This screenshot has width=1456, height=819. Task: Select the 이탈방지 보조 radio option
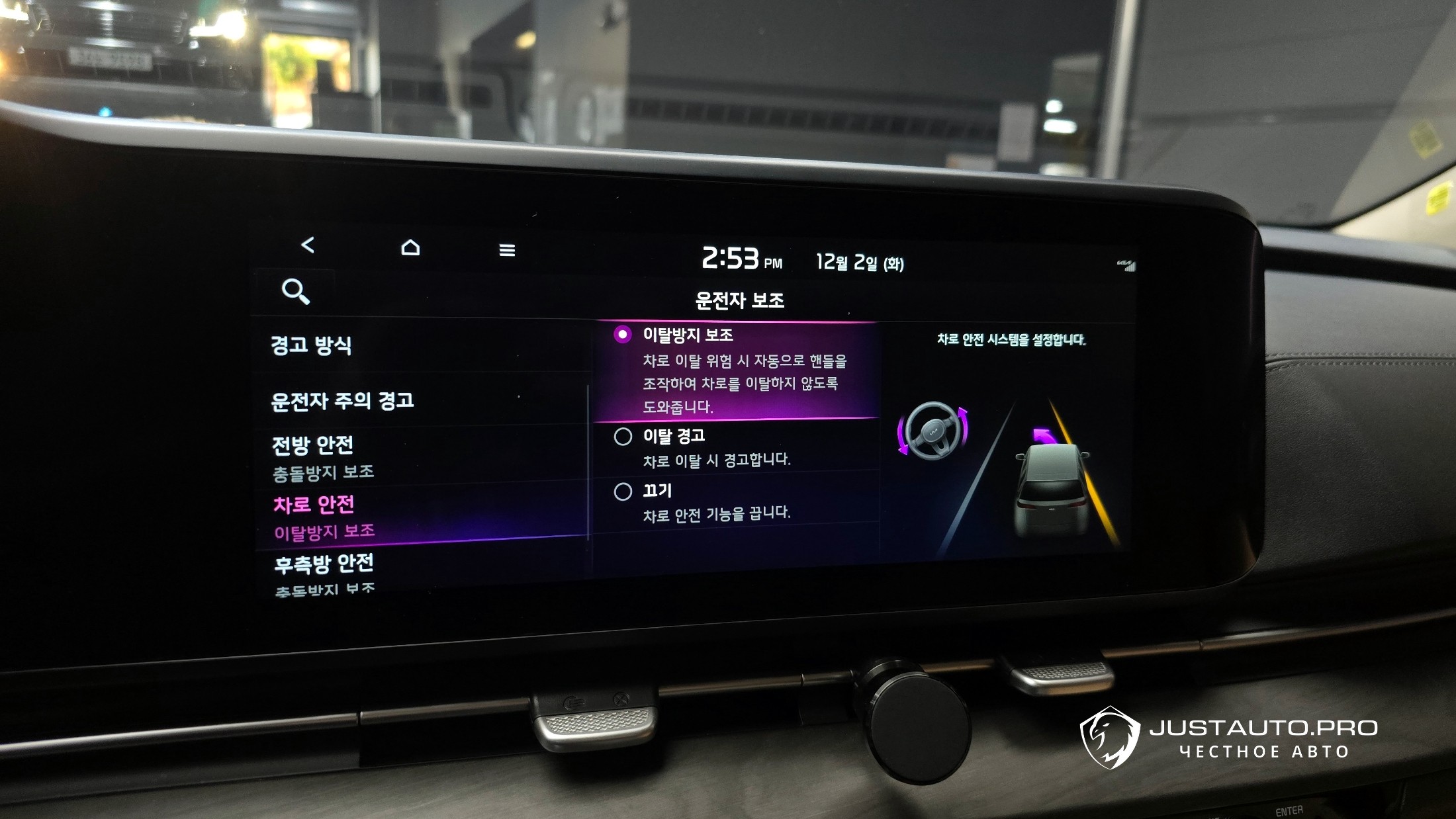pyautogui.click(x=623, y=335)
